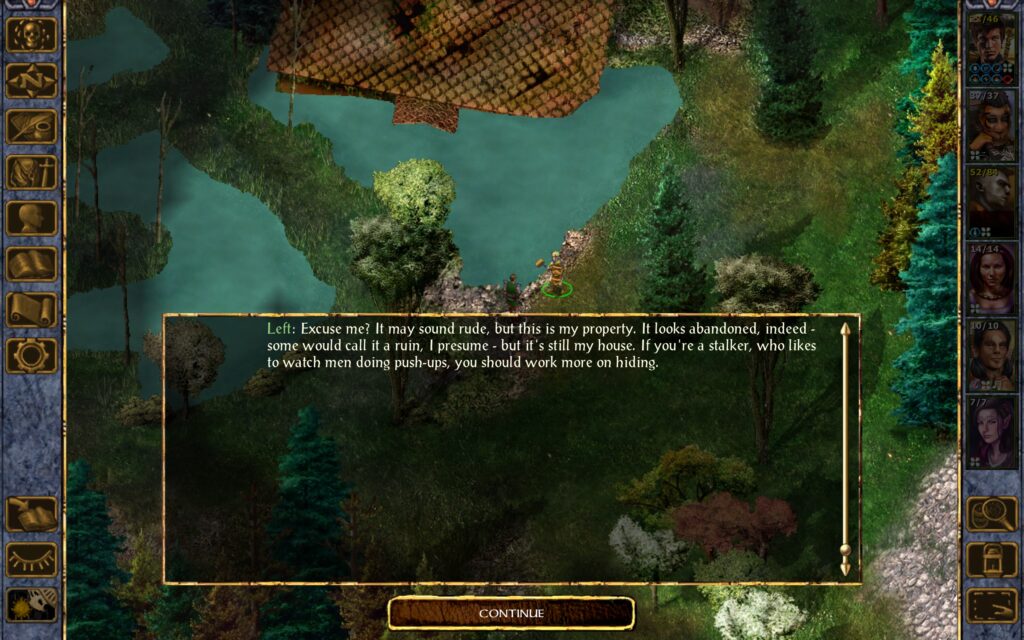Screen dimensions: 1024x640
Task: Click the skull return-to-game icon
Action: tap(32, 35)
